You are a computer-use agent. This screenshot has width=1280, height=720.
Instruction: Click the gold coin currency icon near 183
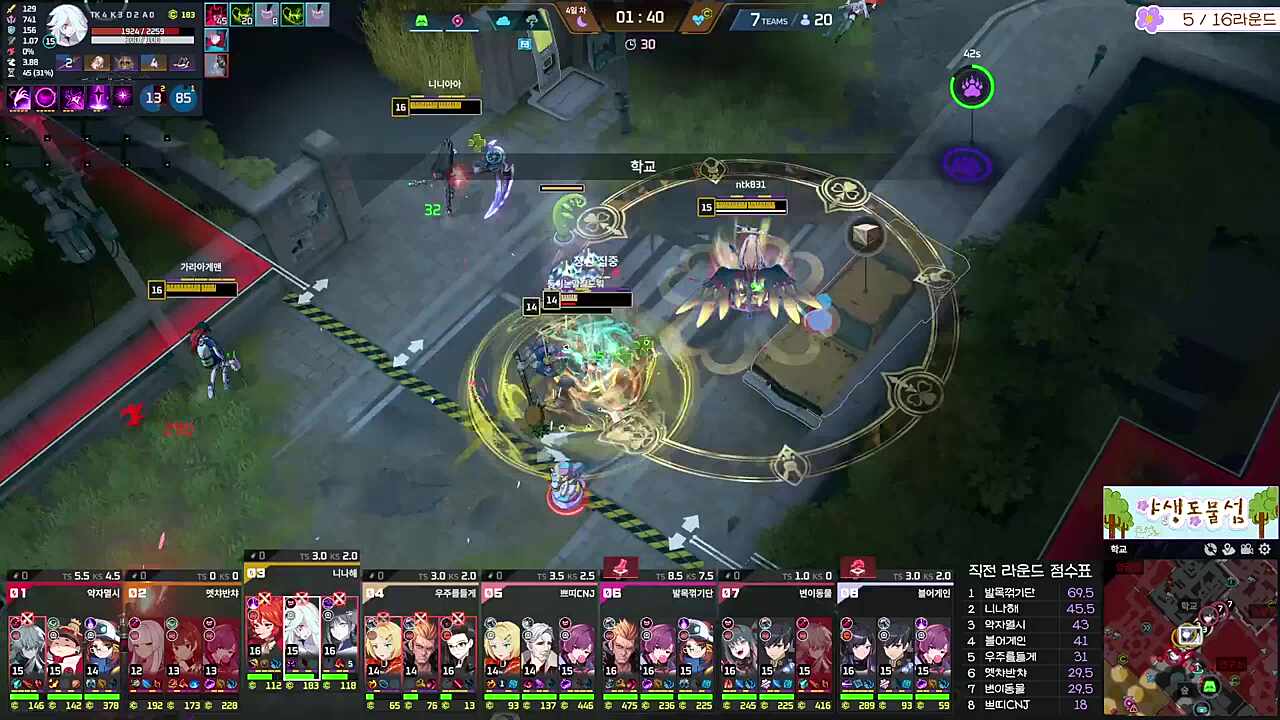coord(172,15)
